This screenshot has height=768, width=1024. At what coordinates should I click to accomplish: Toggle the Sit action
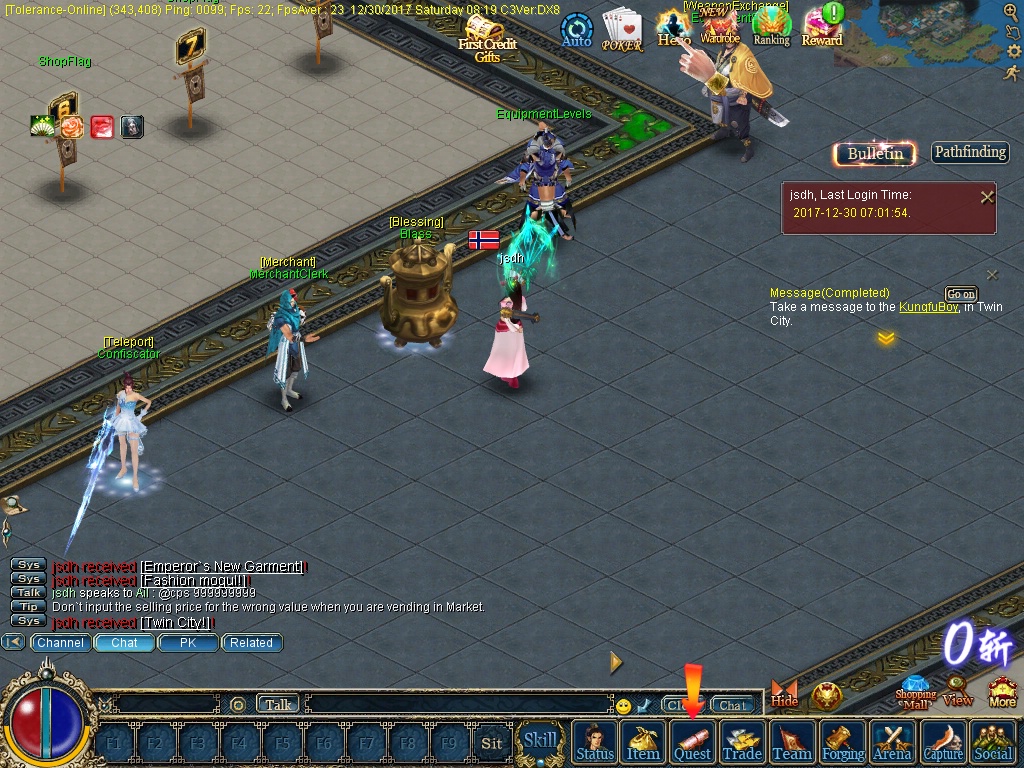tap(491, 743)
